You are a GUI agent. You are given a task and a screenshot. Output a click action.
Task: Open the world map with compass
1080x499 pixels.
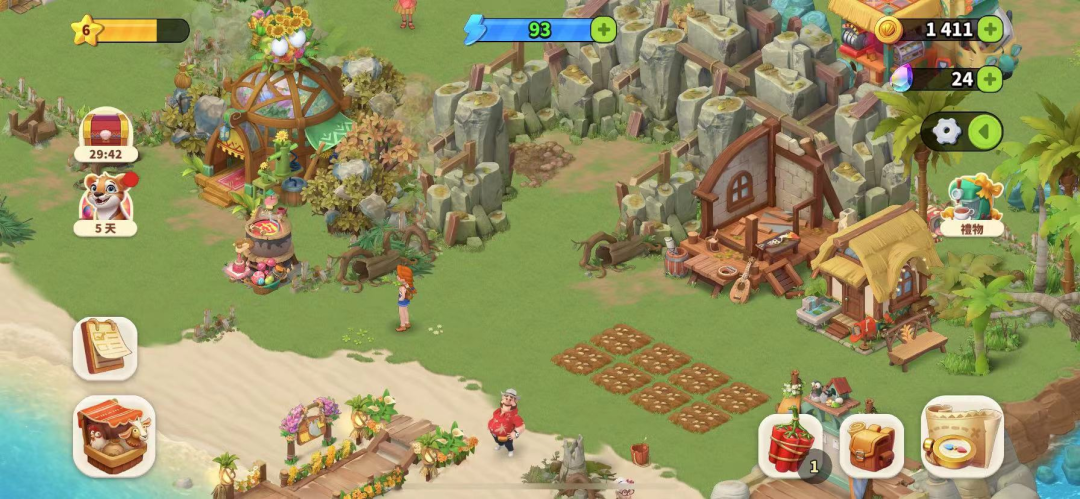tap(962, 436)
